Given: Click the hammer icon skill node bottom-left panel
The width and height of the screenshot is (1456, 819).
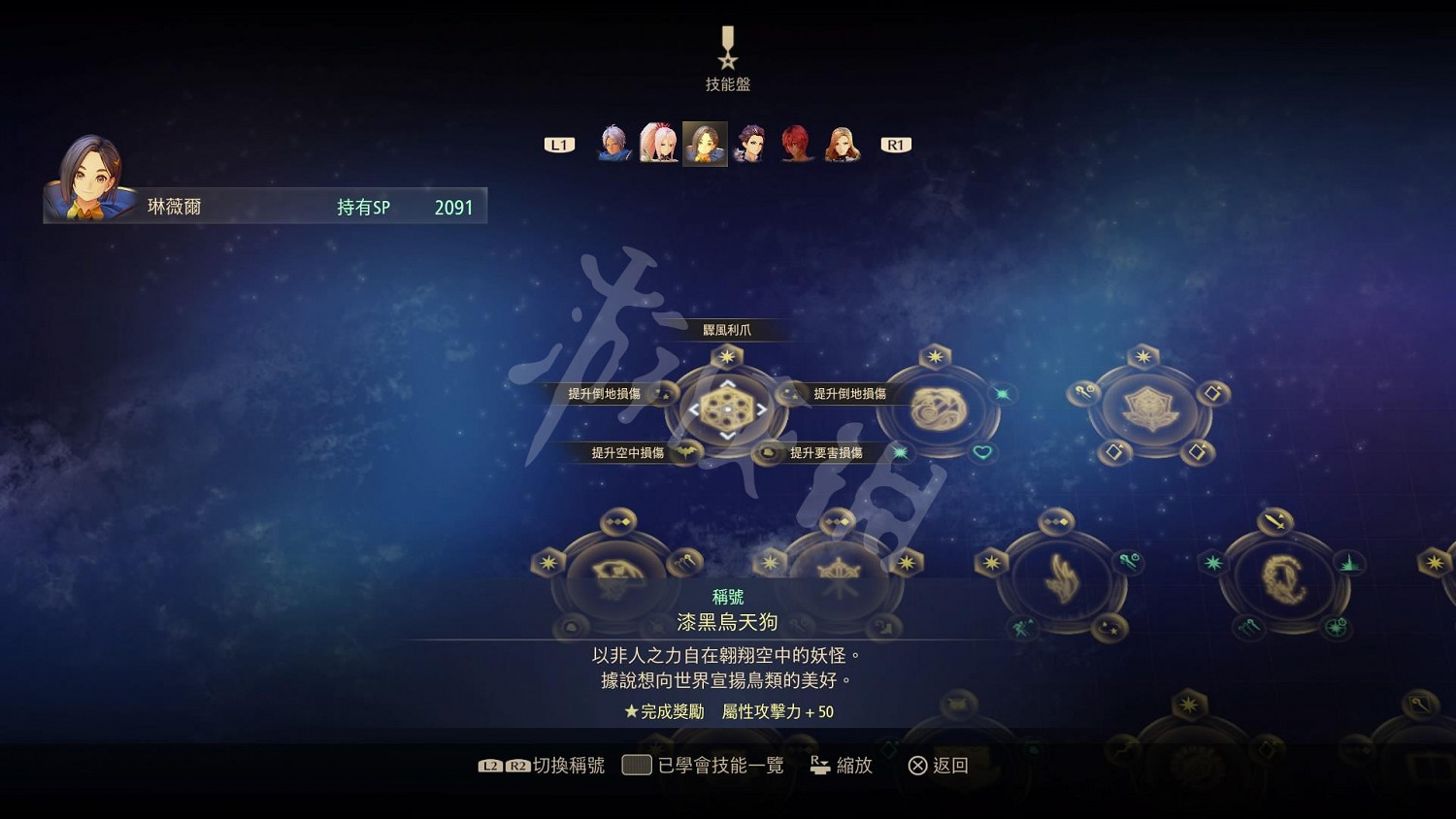Looking at the screenshot, I should click(684, 560).
